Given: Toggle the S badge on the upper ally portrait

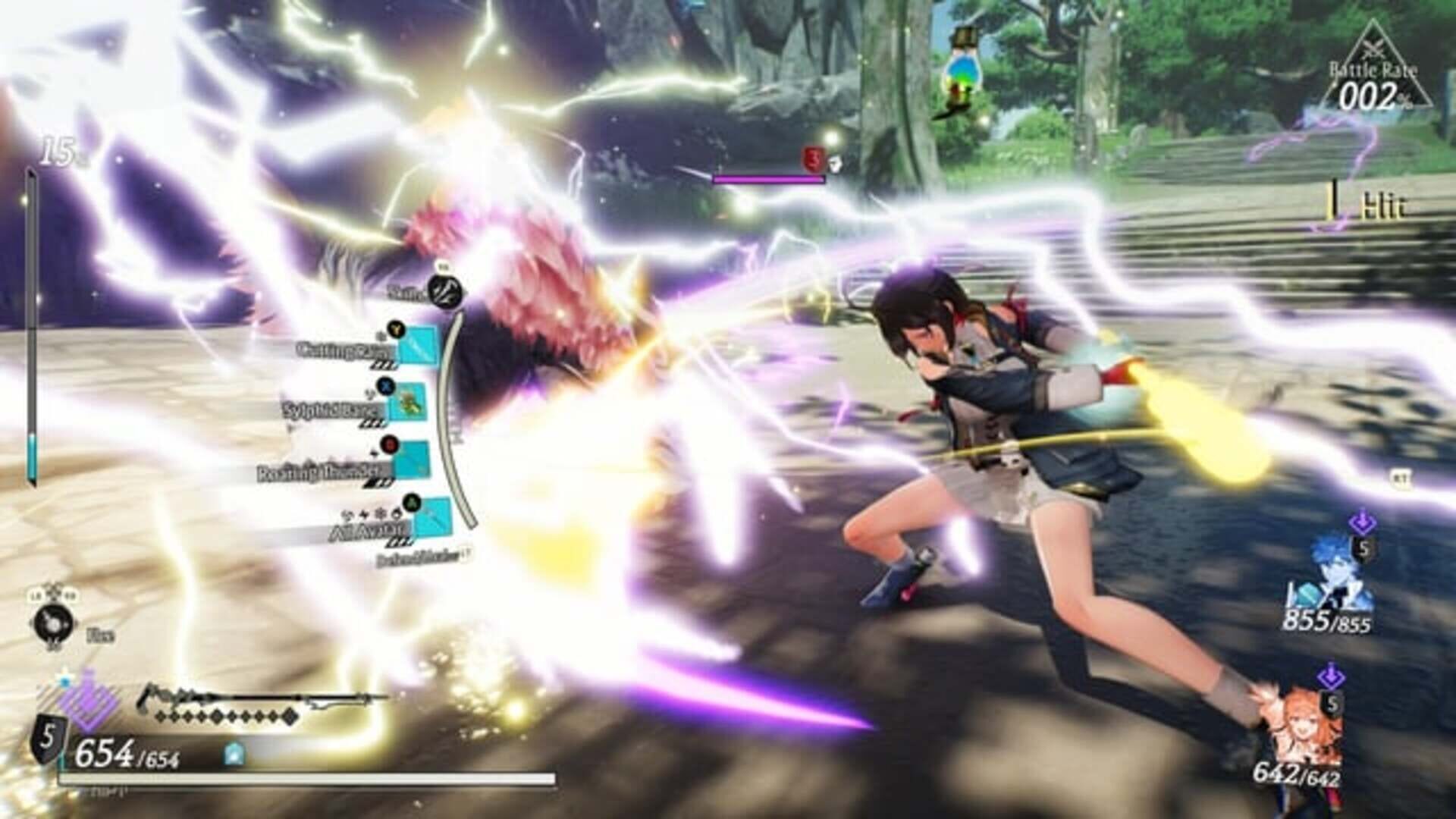Looking at the screenshot, I should click(x=1363, y=548).
